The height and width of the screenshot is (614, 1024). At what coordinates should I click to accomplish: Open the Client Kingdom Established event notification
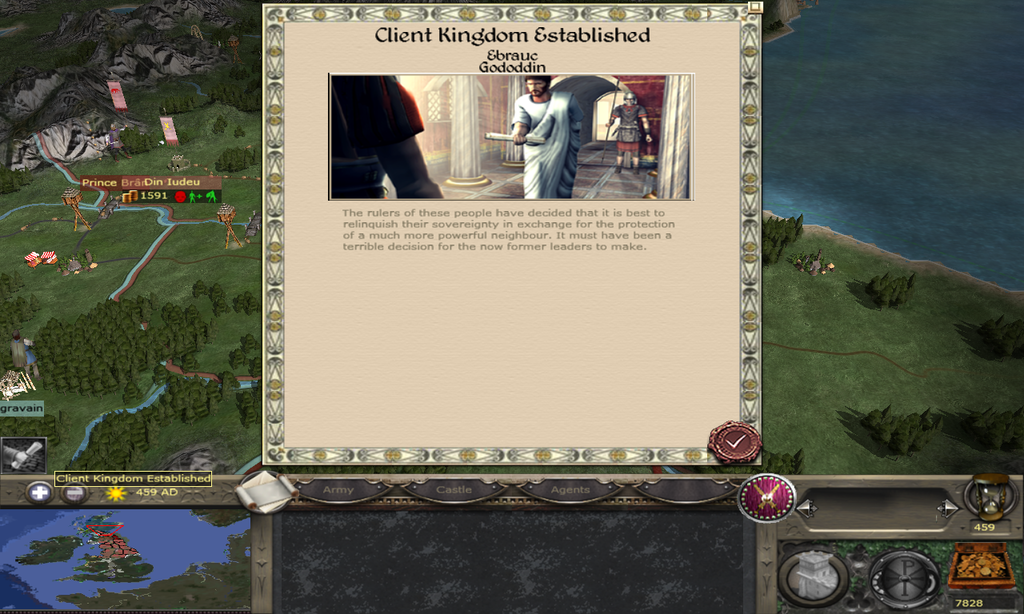pos(22,455)
